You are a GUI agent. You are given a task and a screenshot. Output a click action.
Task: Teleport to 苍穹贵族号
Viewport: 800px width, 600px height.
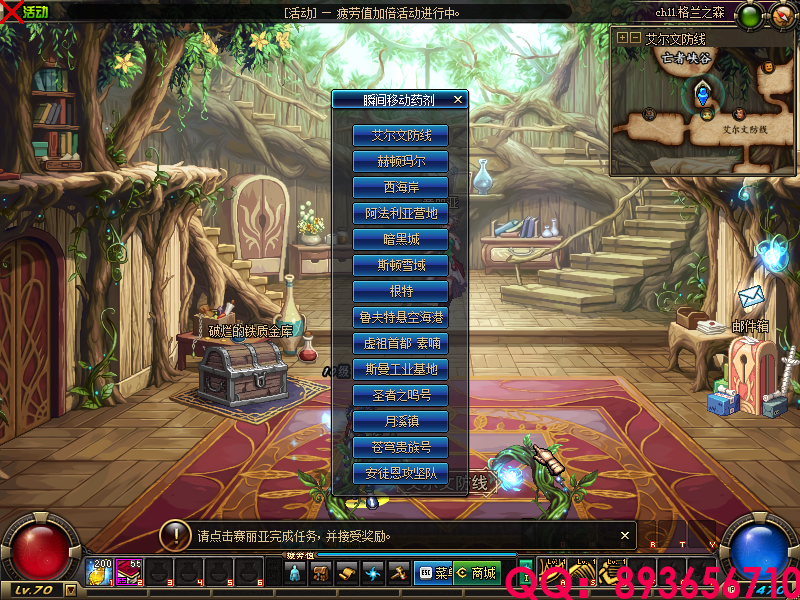pyautogui.click(x=400, y=447)
